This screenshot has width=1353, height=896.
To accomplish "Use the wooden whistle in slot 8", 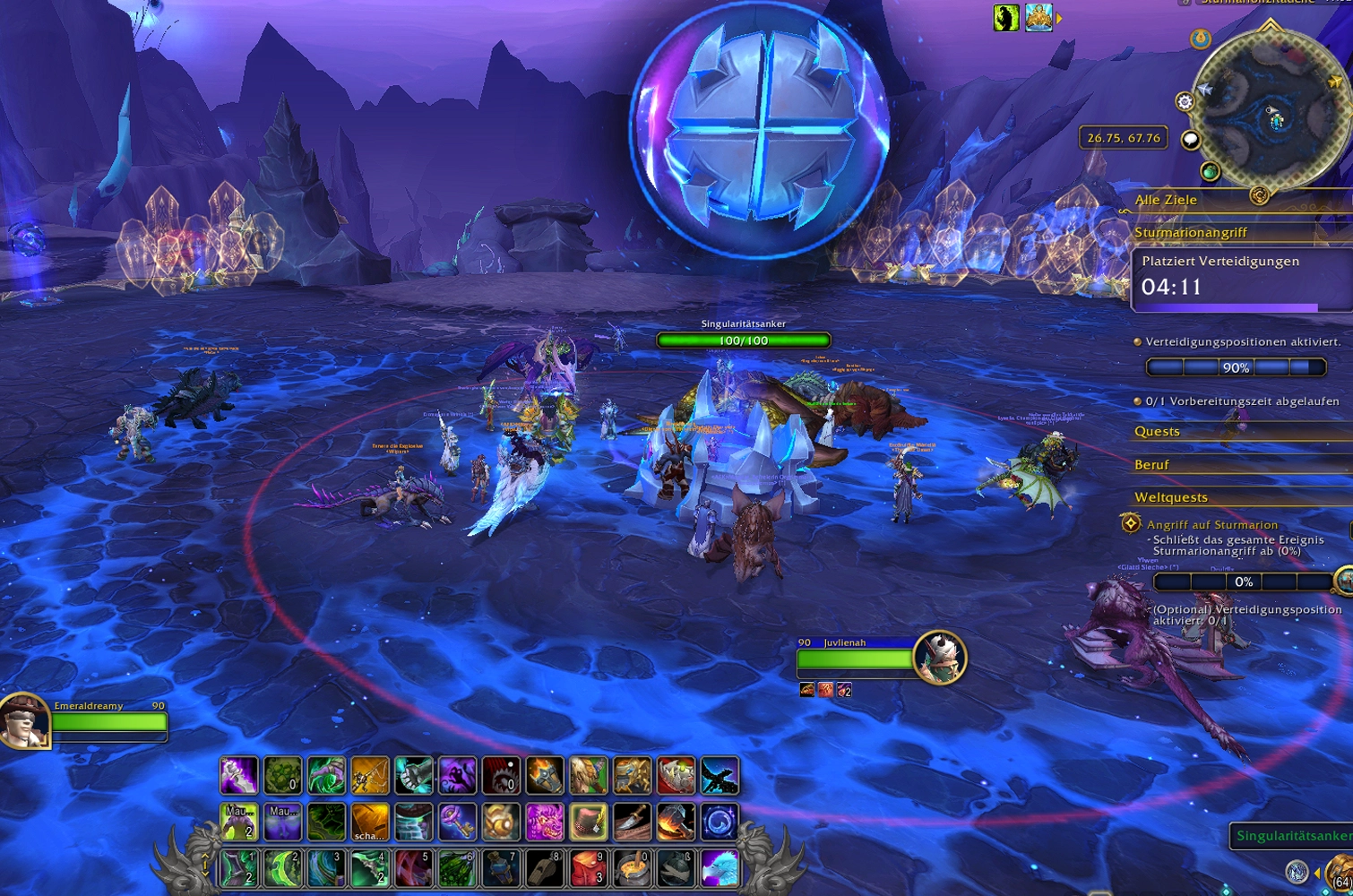I will [x=545, y=868].
